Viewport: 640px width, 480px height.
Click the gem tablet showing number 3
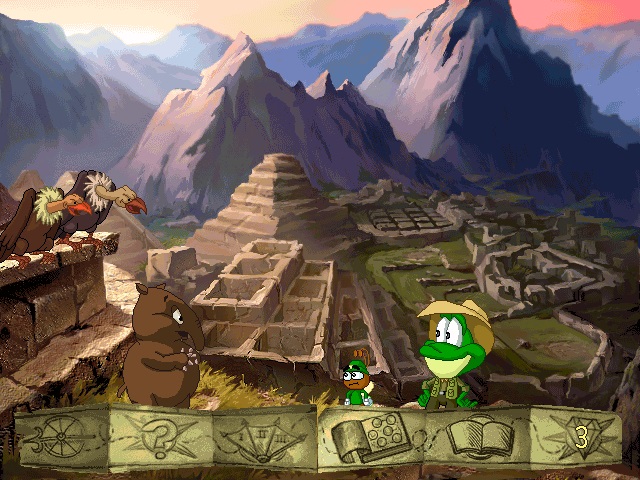[x=575, y=438]
